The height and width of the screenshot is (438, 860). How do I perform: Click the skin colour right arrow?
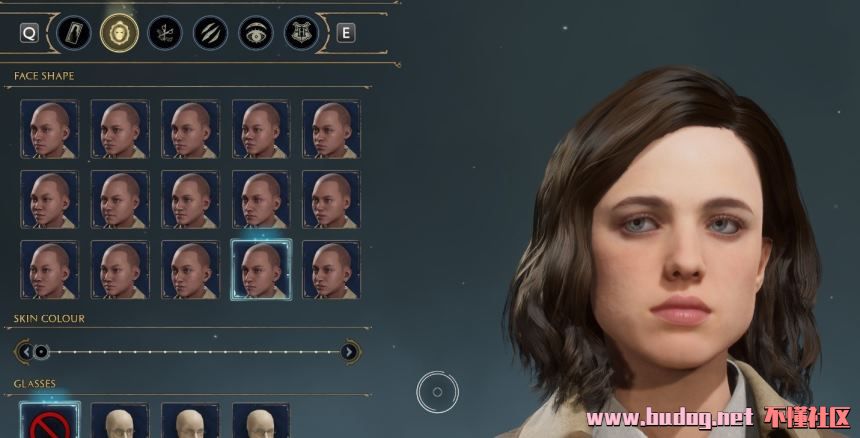pos(349,351)
